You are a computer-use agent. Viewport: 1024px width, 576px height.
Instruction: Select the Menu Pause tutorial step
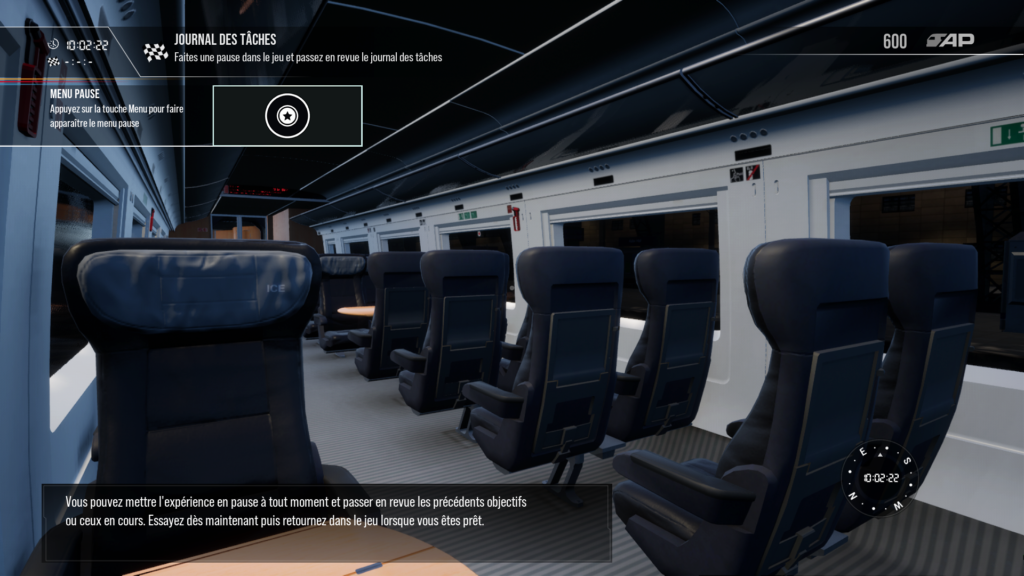pyautogui.click(x=75, y=94)
